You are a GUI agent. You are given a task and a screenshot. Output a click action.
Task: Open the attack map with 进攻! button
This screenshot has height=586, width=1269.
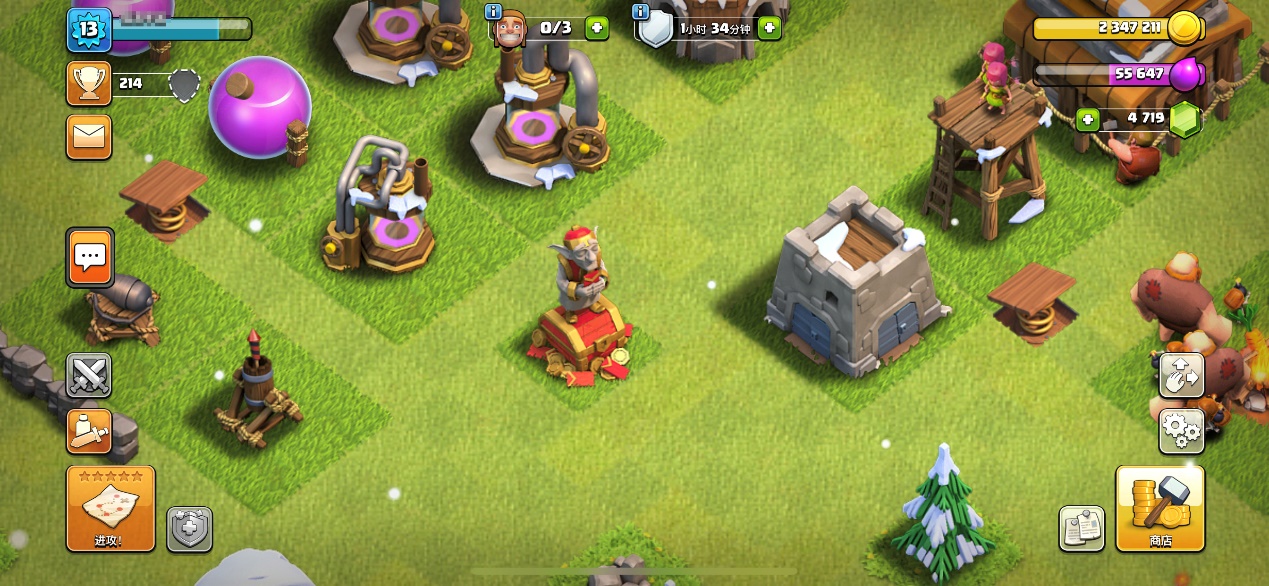(110, 508)
